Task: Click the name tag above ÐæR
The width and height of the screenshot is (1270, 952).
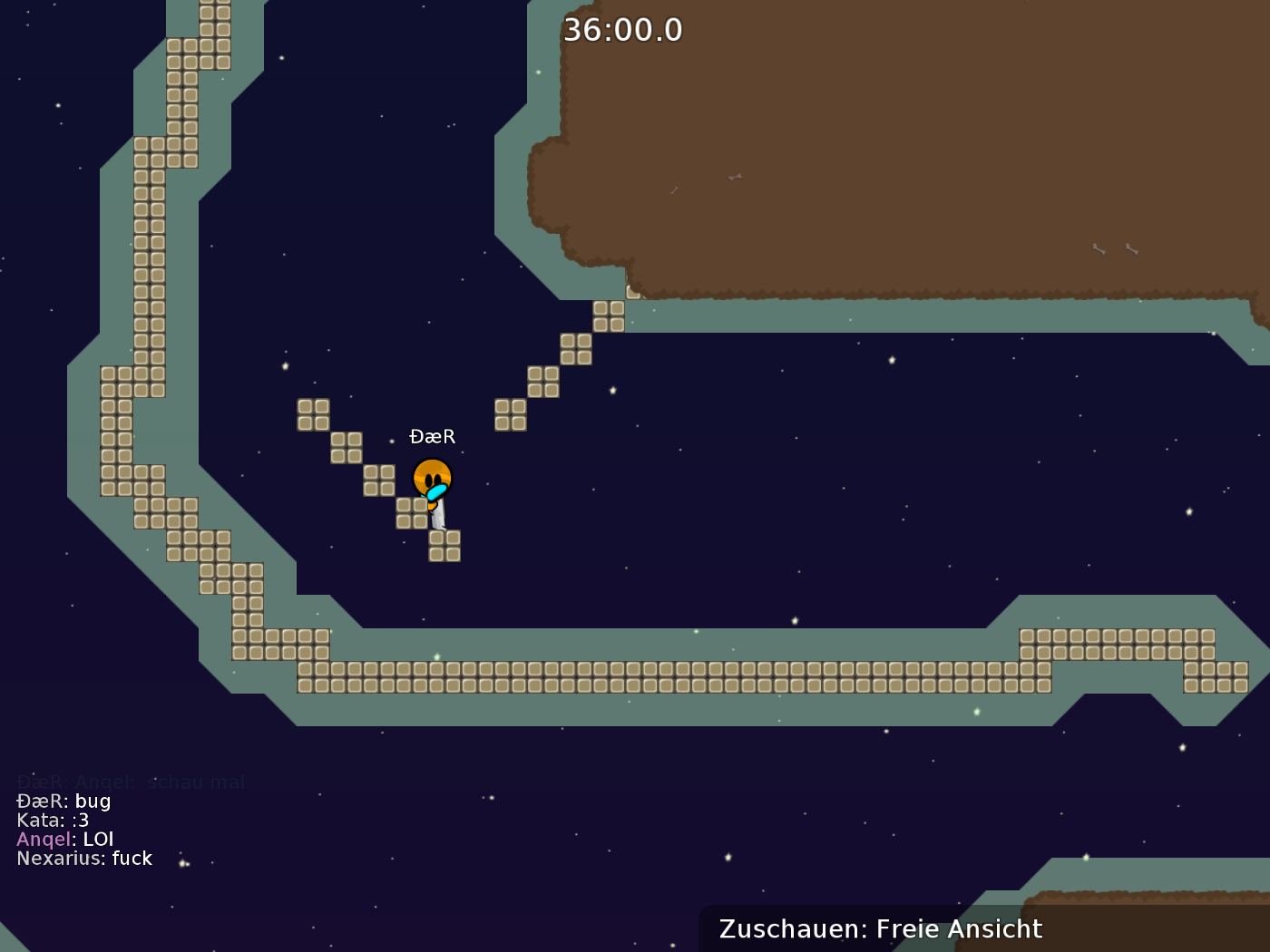Action: pyautogui.click(x=433, y=436)
